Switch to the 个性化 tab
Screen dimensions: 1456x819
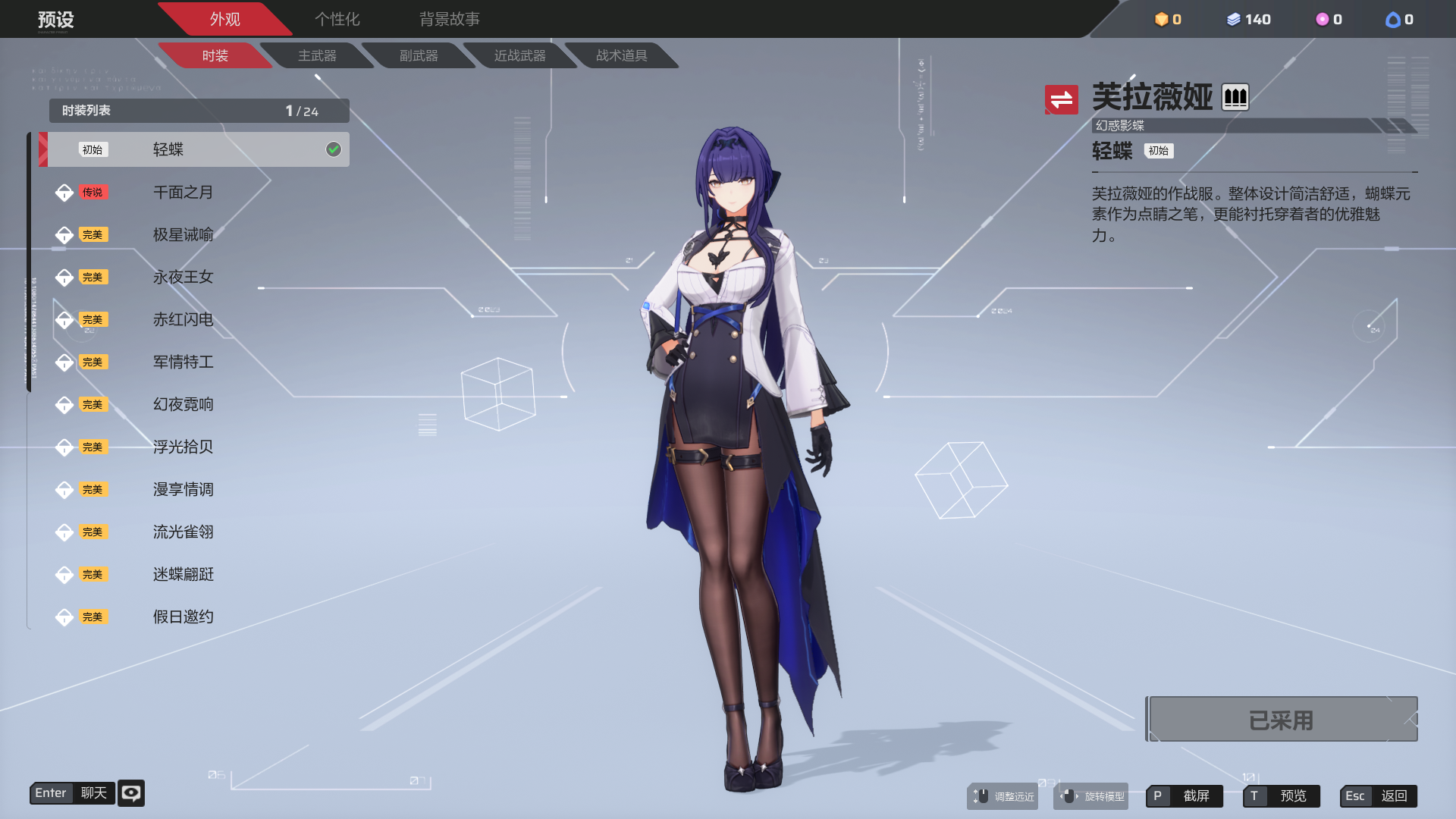(337, 19)
